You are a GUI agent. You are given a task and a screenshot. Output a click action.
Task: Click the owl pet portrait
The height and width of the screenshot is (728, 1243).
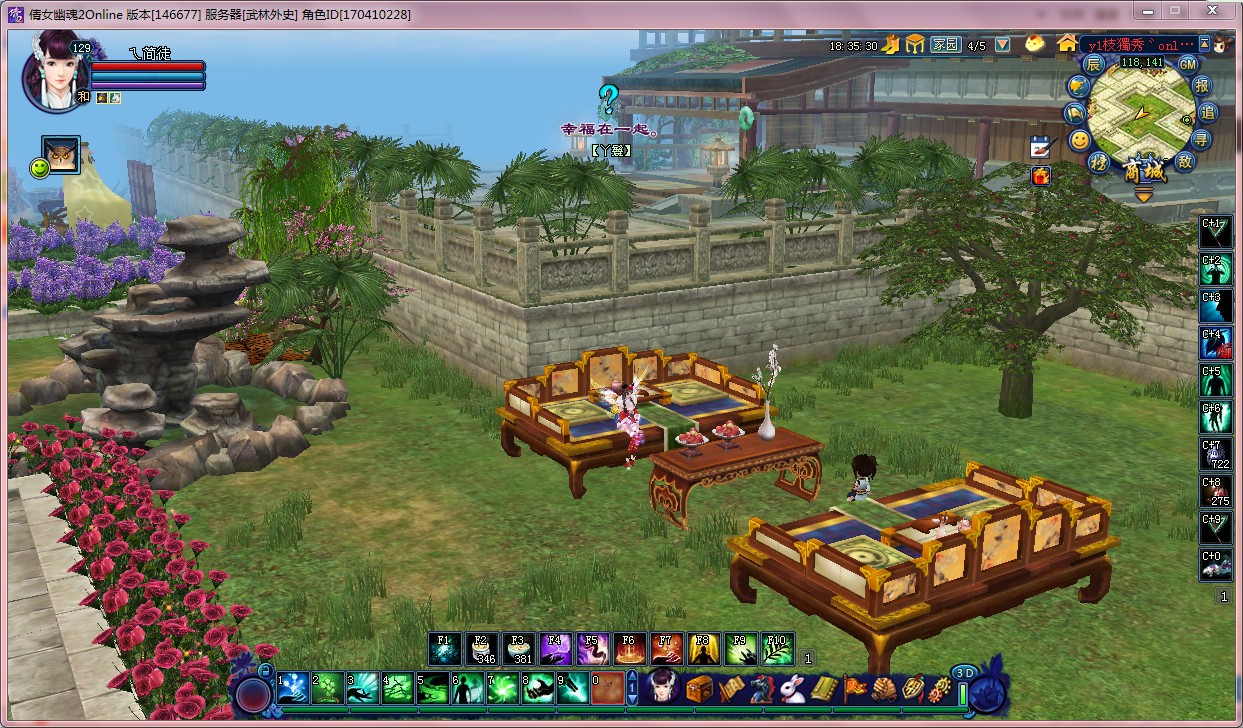pos(61,156)
